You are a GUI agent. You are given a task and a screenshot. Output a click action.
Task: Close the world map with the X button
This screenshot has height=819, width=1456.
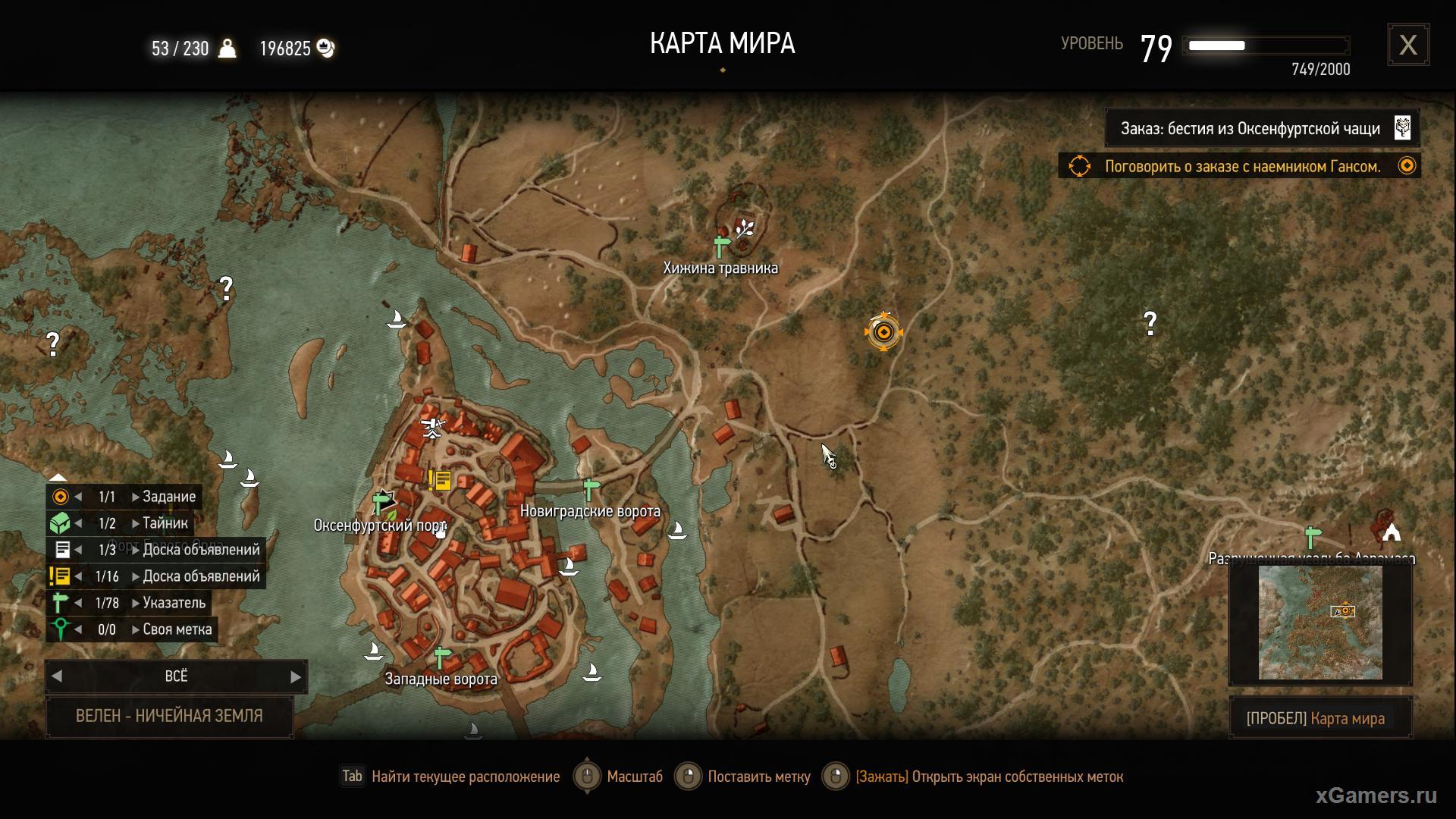(x=1407, y=45)
